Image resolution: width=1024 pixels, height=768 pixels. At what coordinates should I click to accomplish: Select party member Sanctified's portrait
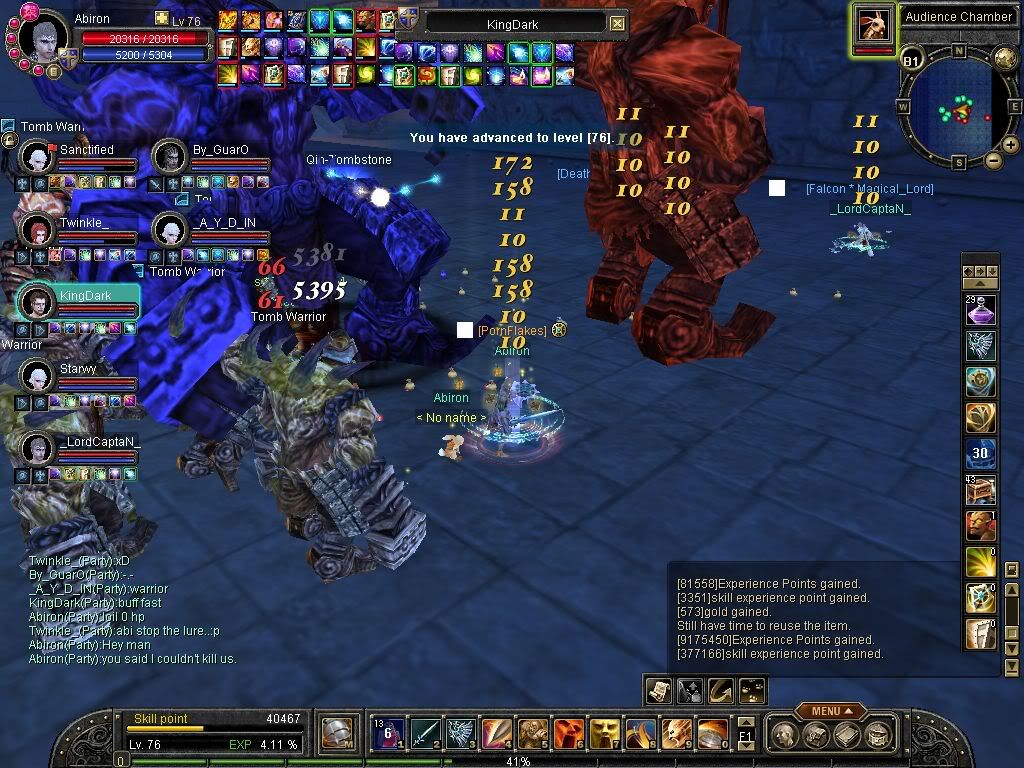tap(37, 156)
